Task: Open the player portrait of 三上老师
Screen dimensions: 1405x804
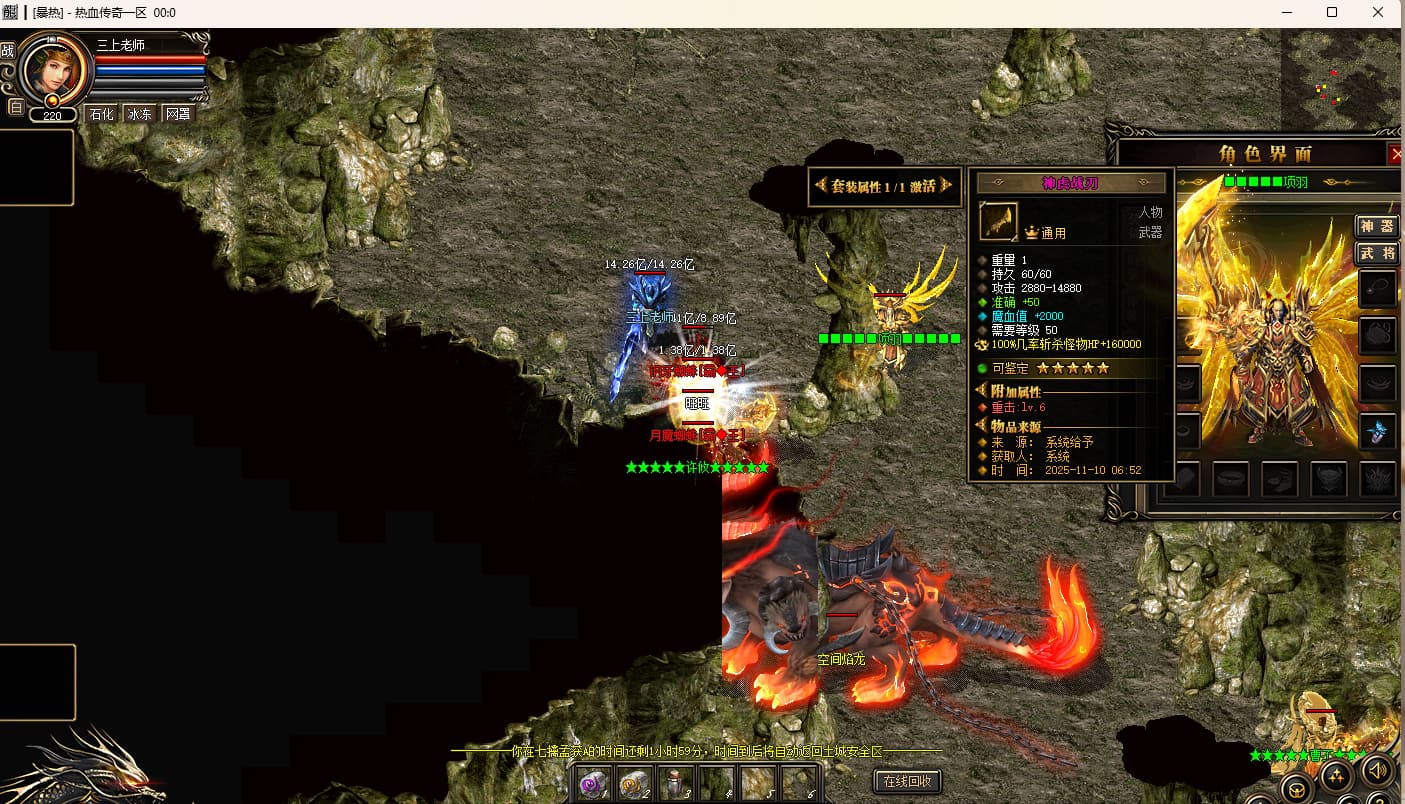Action: pyautogui.click(x=52, y=68)
